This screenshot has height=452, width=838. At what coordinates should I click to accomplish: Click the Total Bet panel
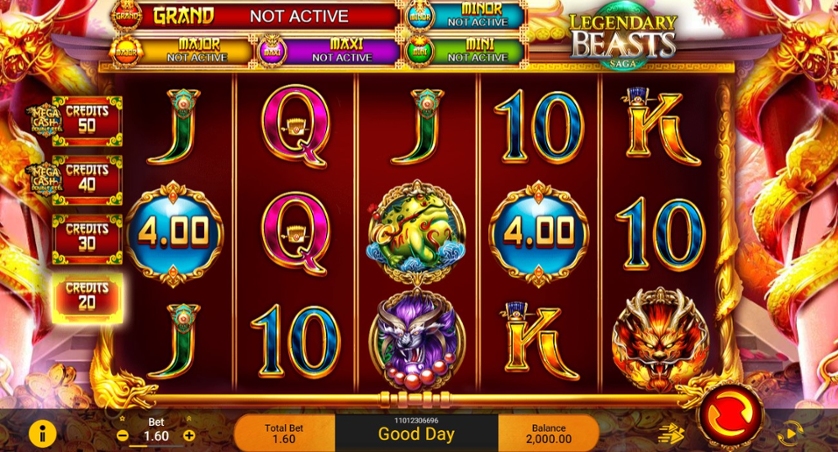284,433
